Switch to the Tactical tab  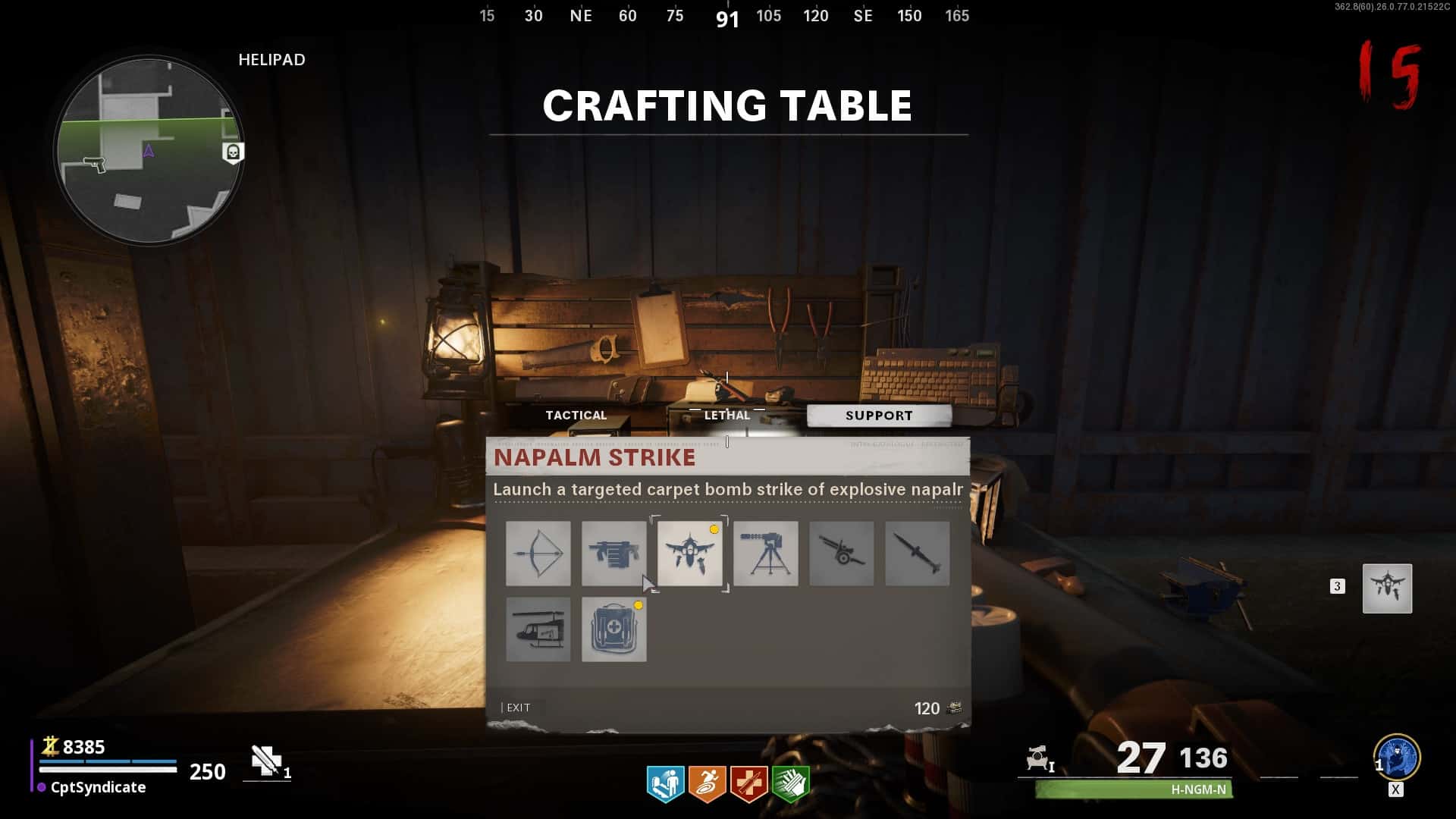[576, 415]
